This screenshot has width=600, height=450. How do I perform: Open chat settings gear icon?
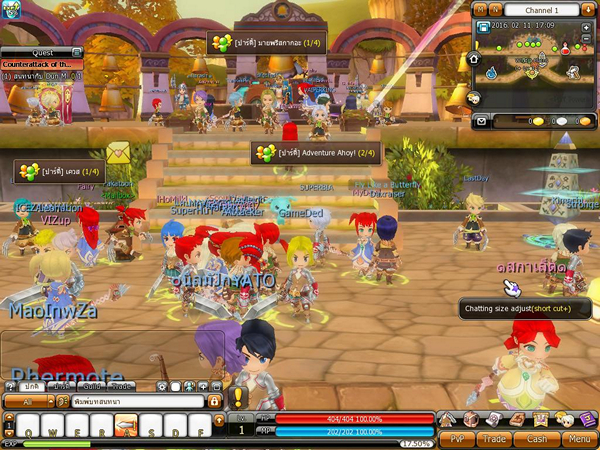click(163, 386)
